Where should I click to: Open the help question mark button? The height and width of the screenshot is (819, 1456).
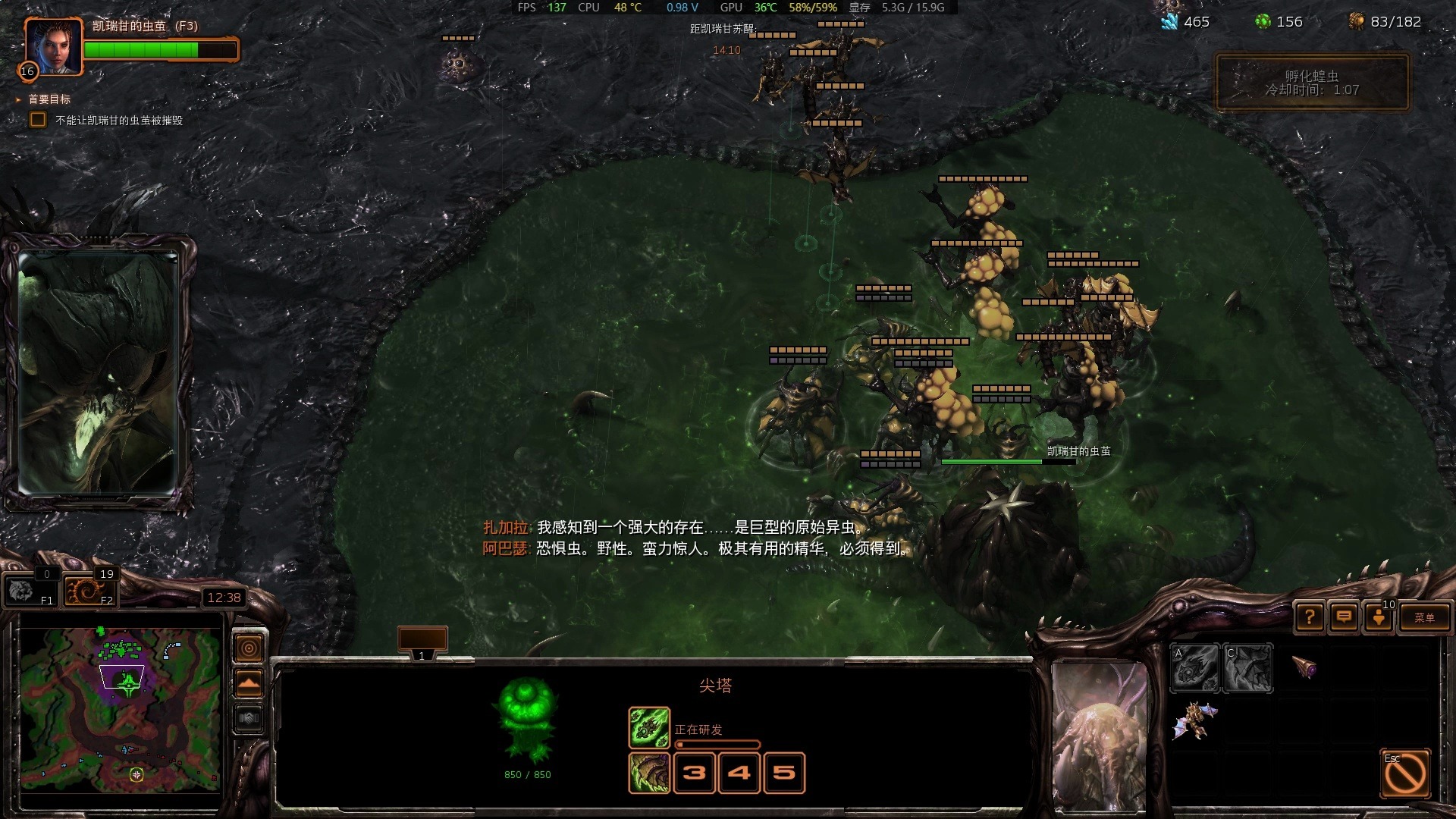(1310, 617)
